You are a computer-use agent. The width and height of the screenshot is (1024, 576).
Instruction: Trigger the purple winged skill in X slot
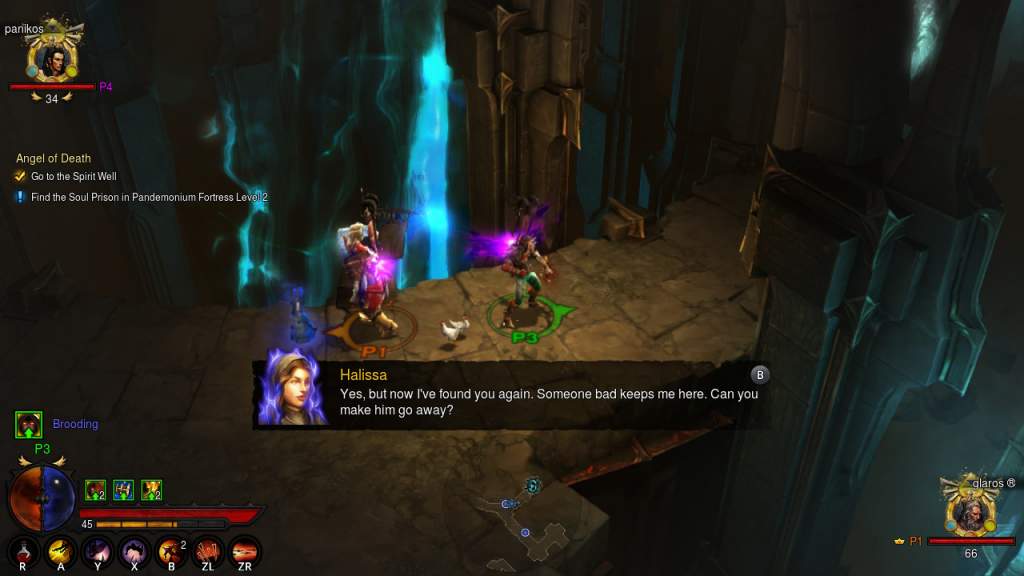coord(135,551)
